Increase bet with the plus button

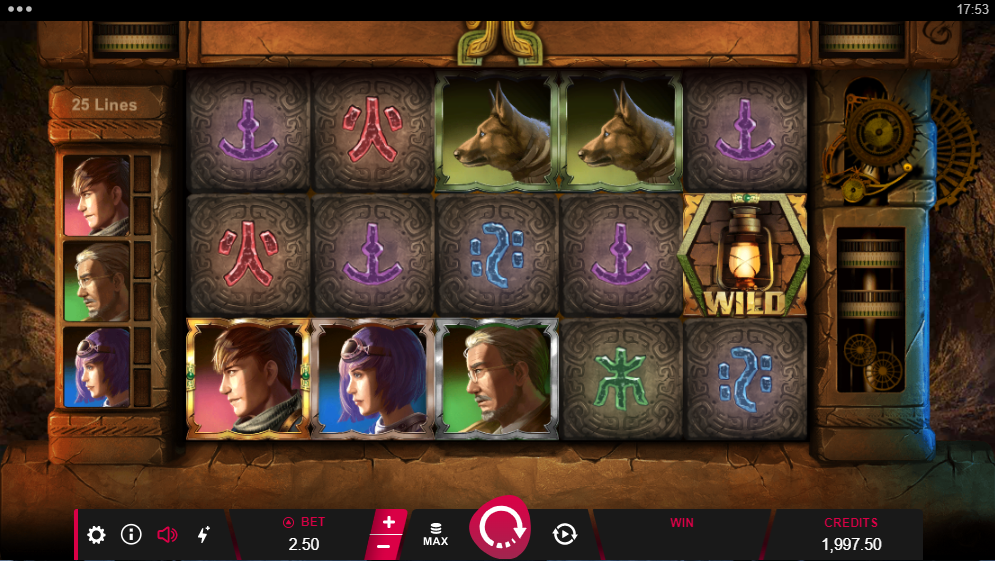tap(388, 522)
